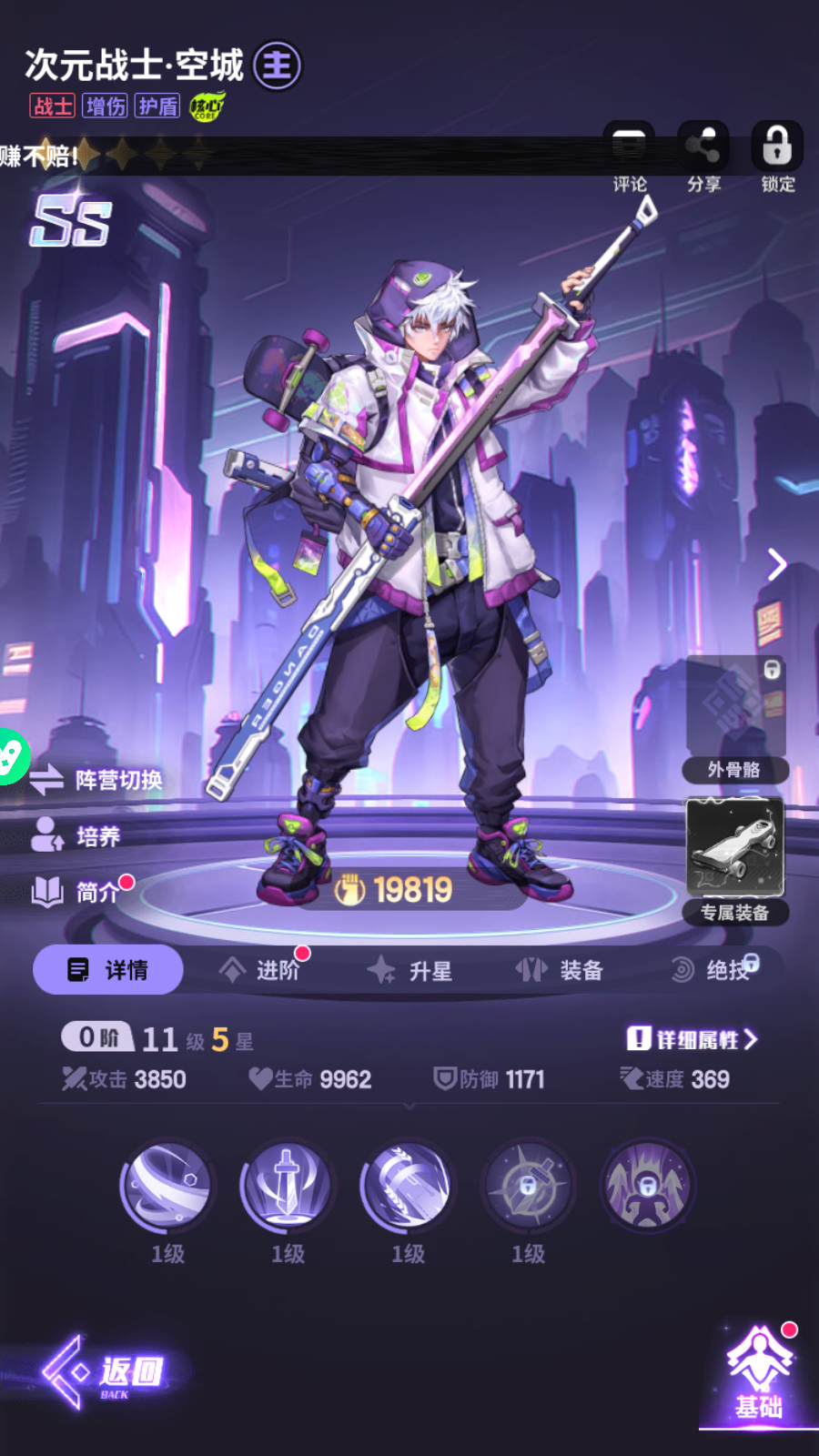
Task: Toggle the 锁定 lock button
Action: pos(776,156)
